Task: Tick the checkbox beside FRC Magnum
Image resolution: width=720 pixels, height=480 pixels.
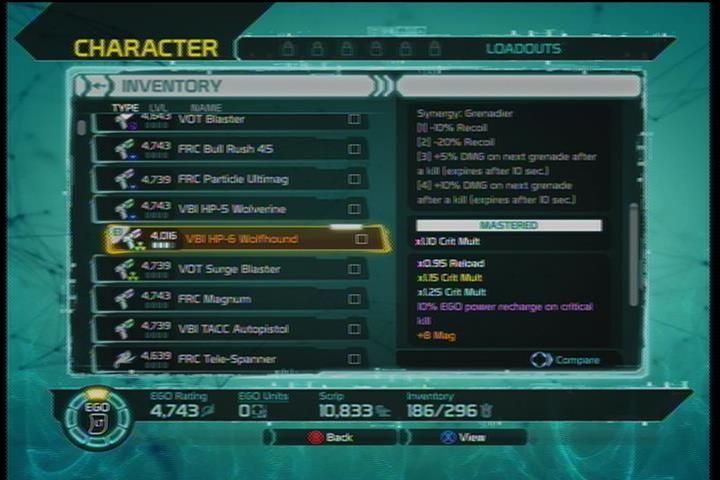Action: 354,299
